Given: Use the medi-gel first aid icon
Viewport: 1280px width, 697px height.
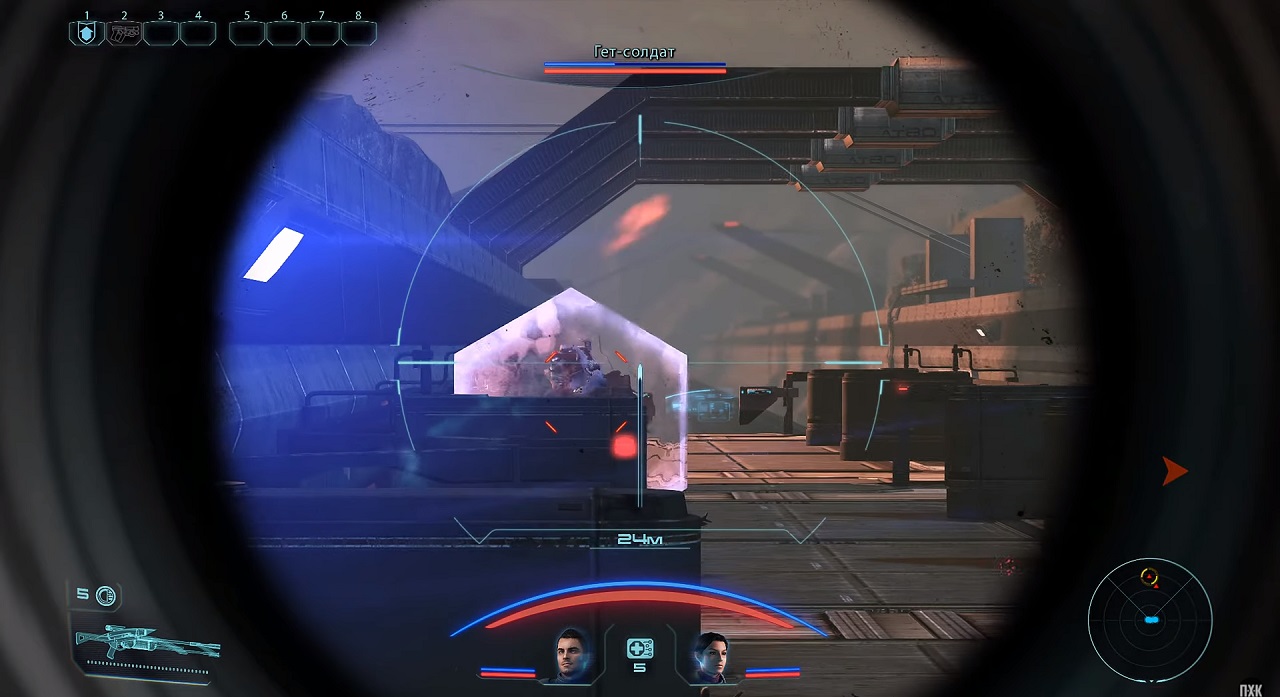Looking at the screenshot, I should point(640,648).
